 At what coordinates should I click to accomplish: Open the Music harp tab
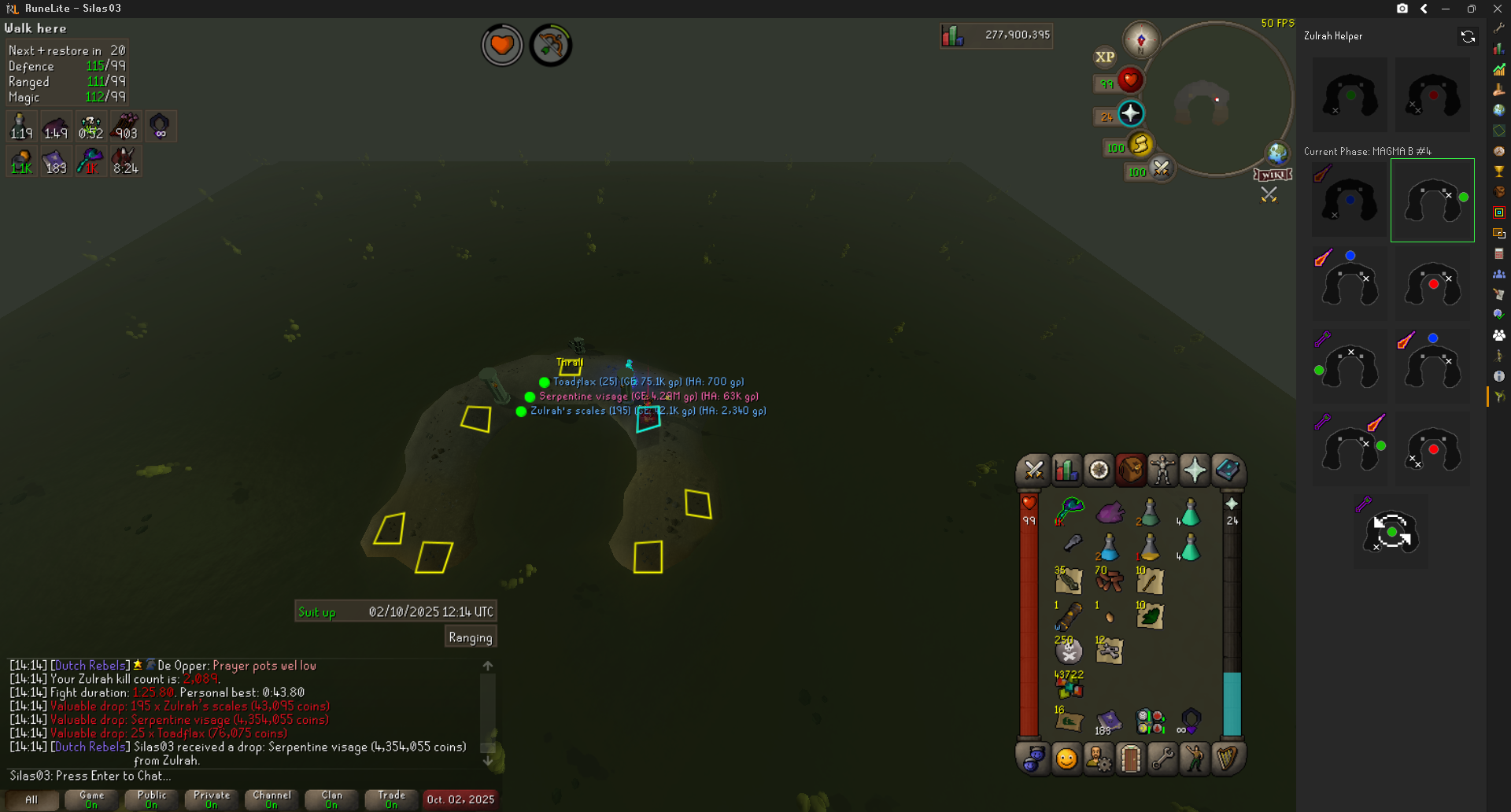[x=1227, y=759]
